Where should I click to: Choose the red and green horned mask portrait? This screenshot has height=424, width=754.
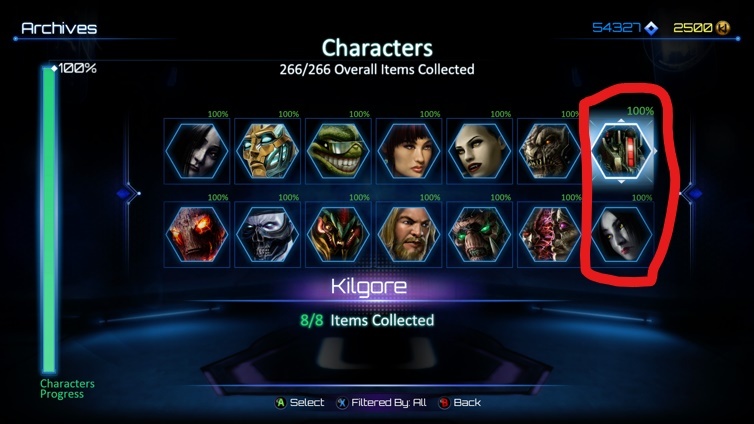click(338, 233)
